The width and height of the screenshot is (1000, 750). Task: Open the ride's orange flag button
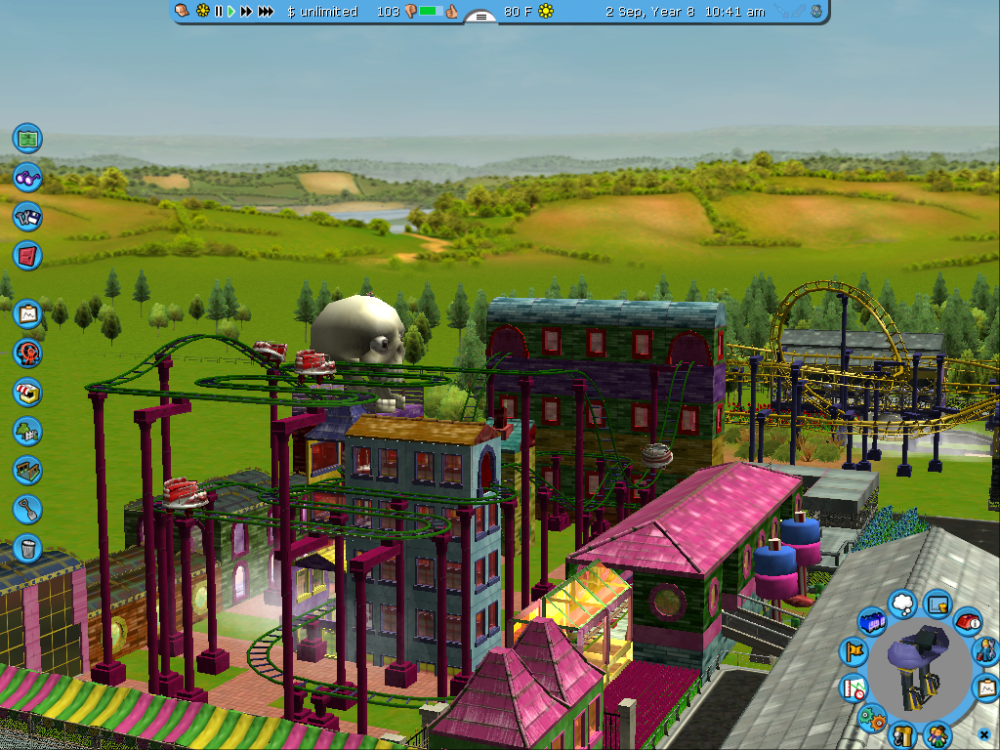pos(853,651)
